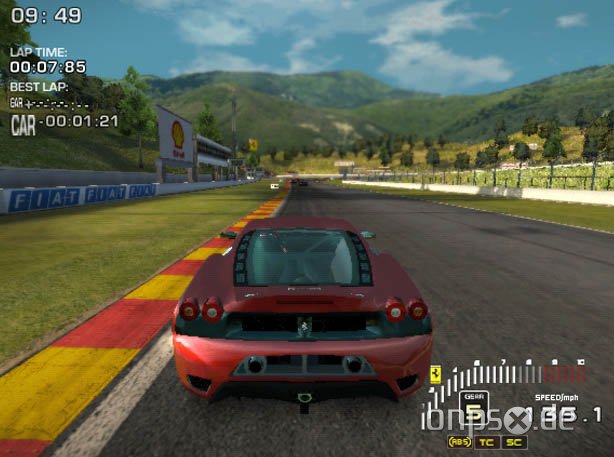Toggle the SC stability control indicator
This screenshot has width=614, height=457.
pyautogui.click(x=515, y=441)
